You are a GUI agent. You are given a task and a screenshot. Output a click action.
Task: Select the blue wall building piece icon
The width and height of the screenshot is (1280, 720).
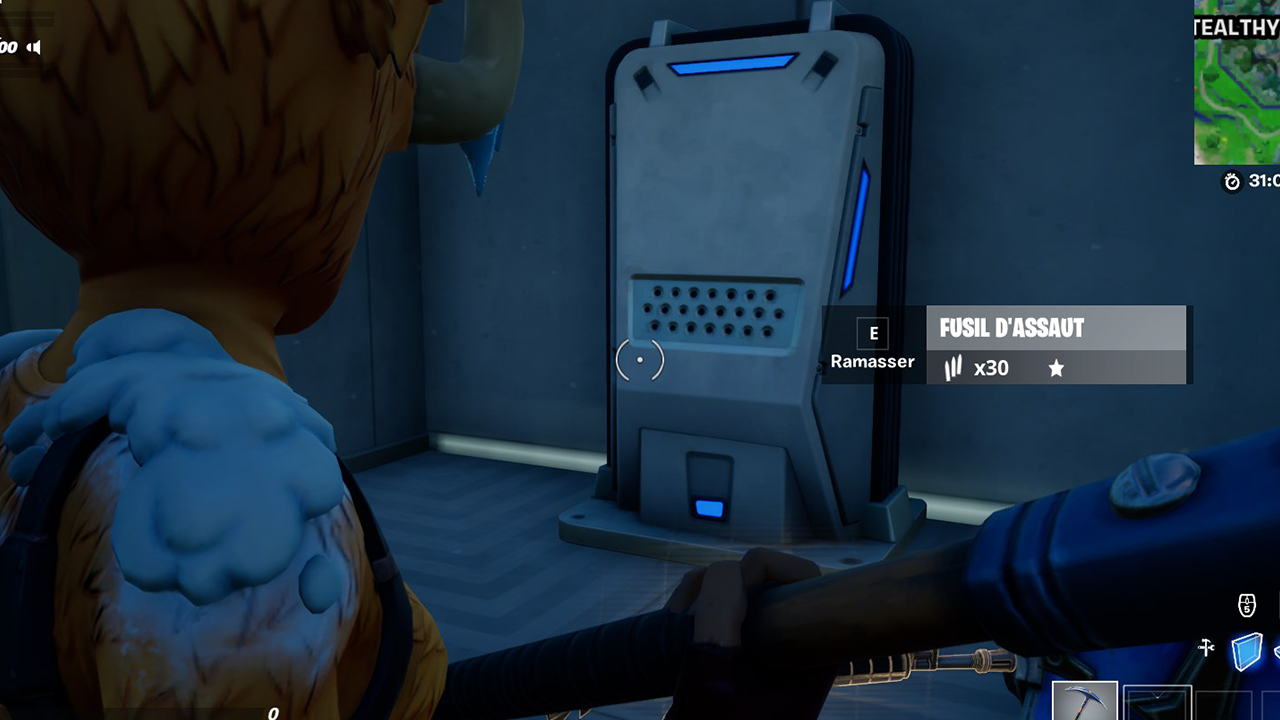click(x=1246, y=652)
